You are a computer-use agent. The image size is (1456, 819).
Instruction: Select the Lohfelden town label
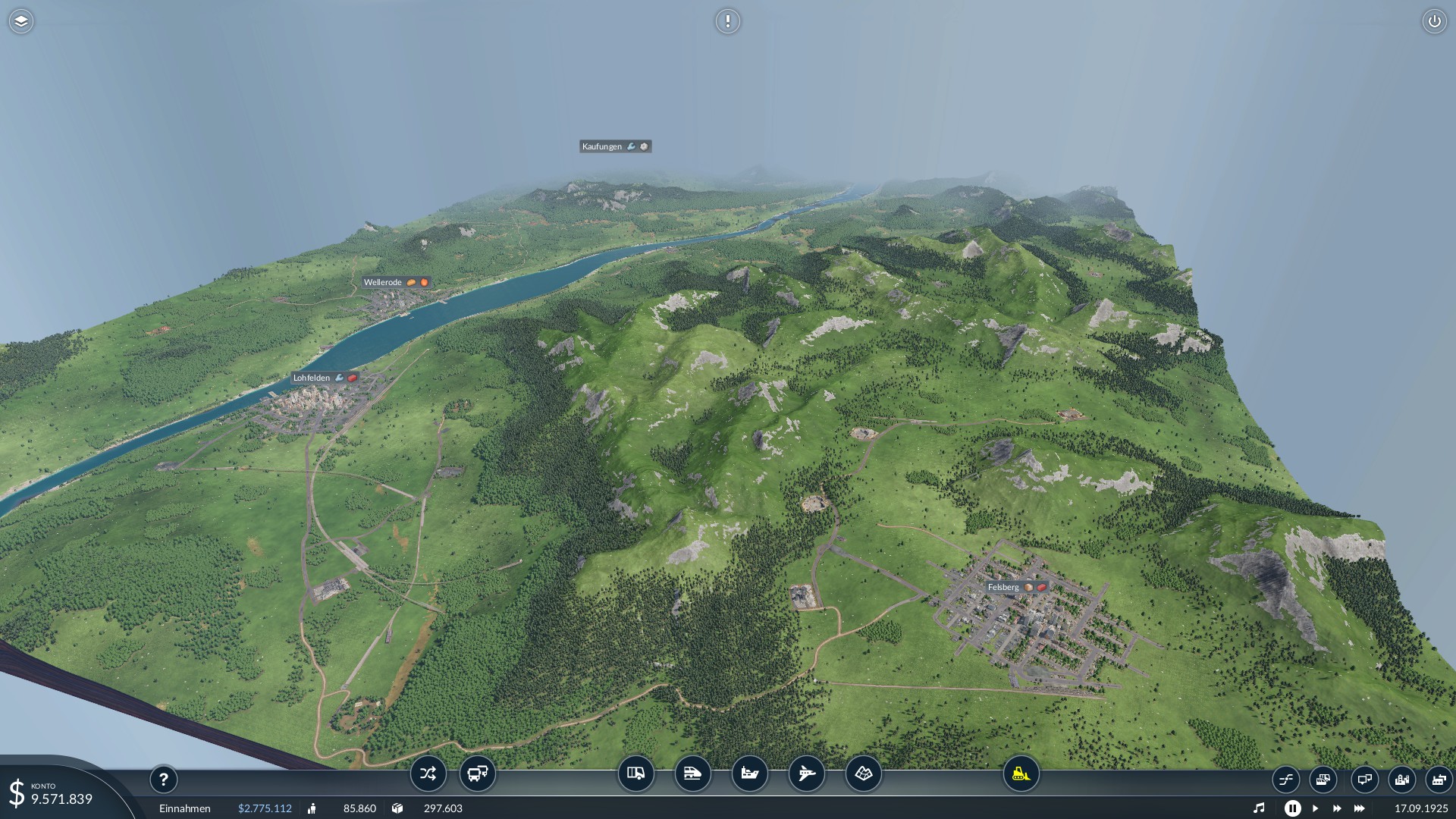click(312, 378)
